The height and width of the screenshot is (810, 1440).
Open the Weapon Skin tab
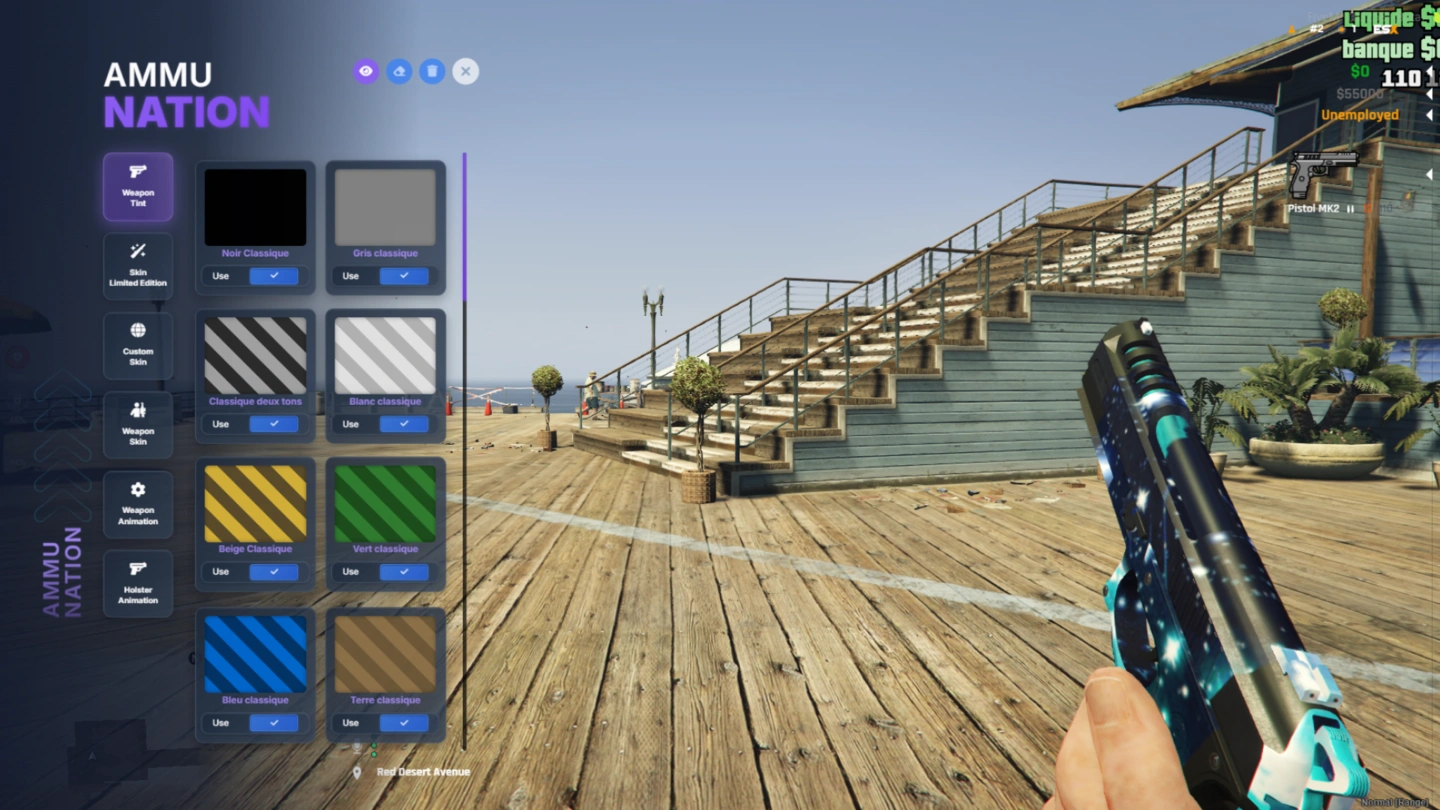tap(138, 424)
